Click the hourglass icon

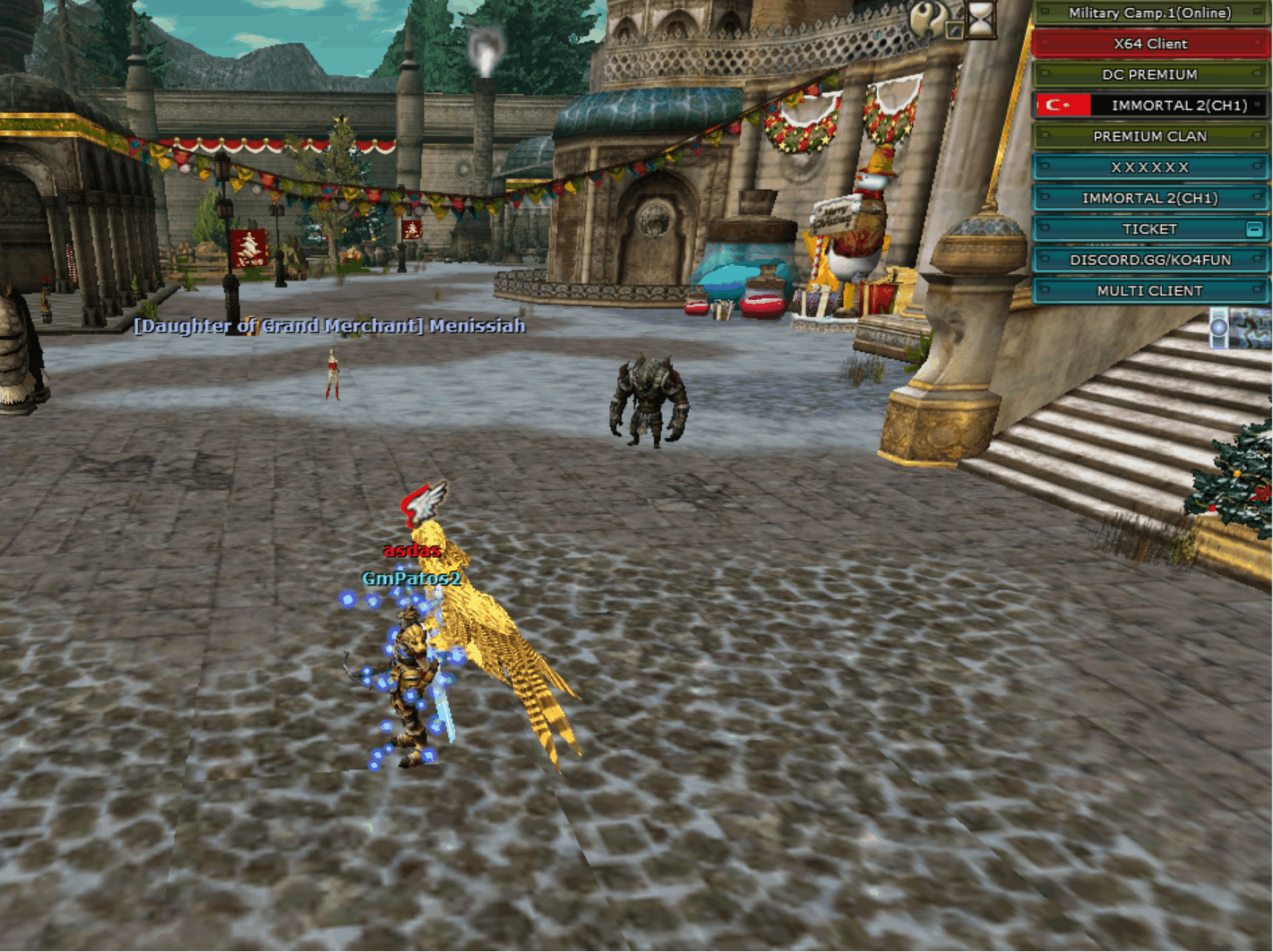[982, 18]
